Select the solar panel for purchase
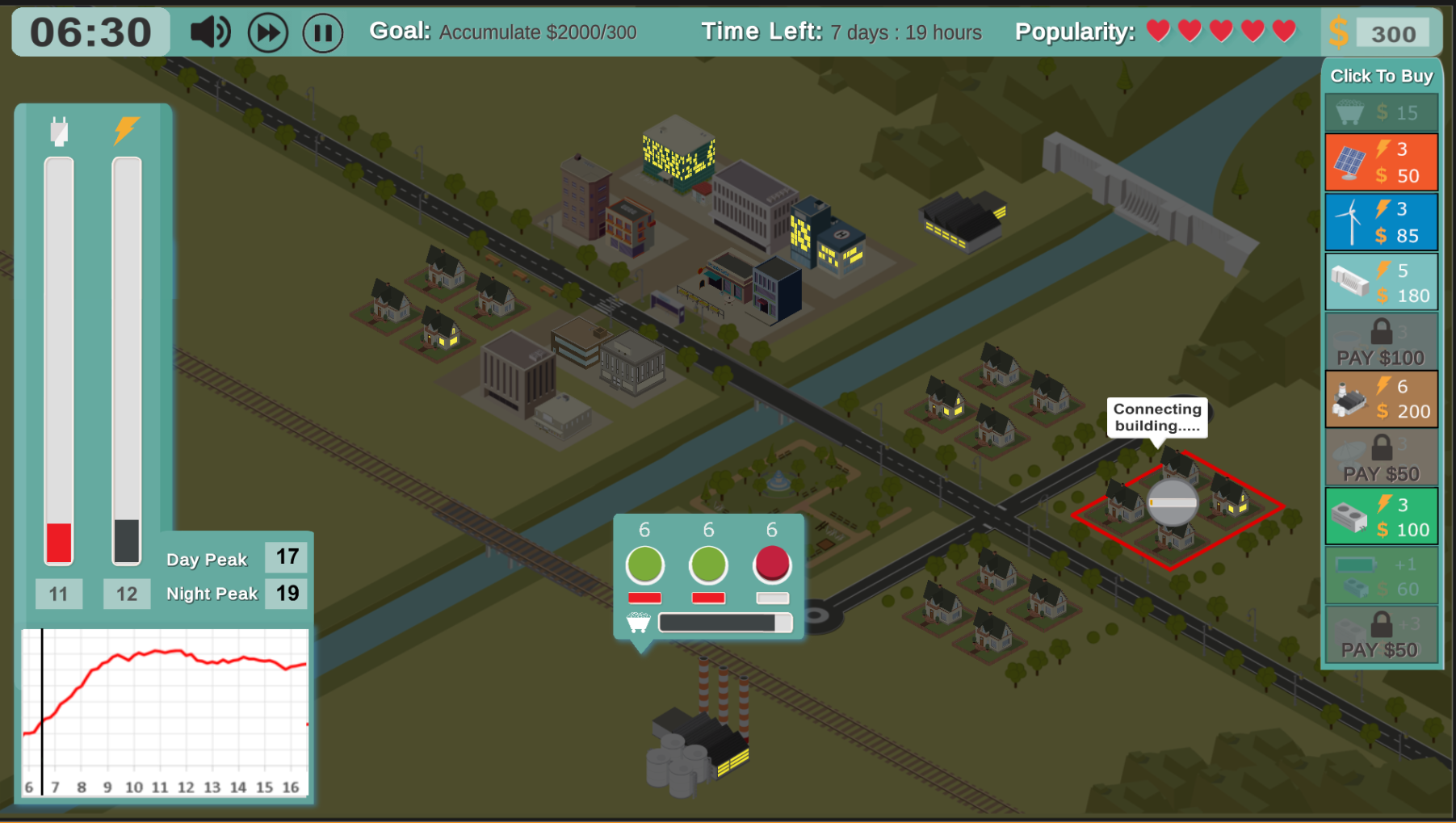Image resolution: width=1456 pixels, height=823 pixels. pyautogui.click(x=1380, y=162)
